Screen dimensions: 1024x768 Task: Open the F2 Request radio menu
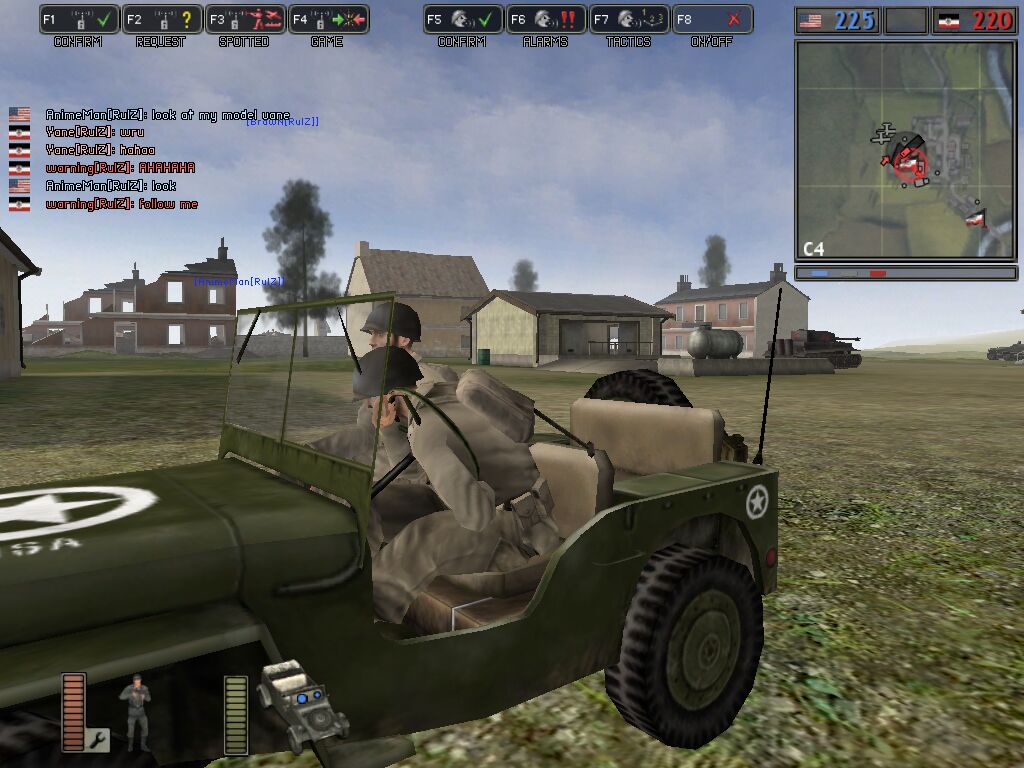pyautogui.click(x=163, y=20)
